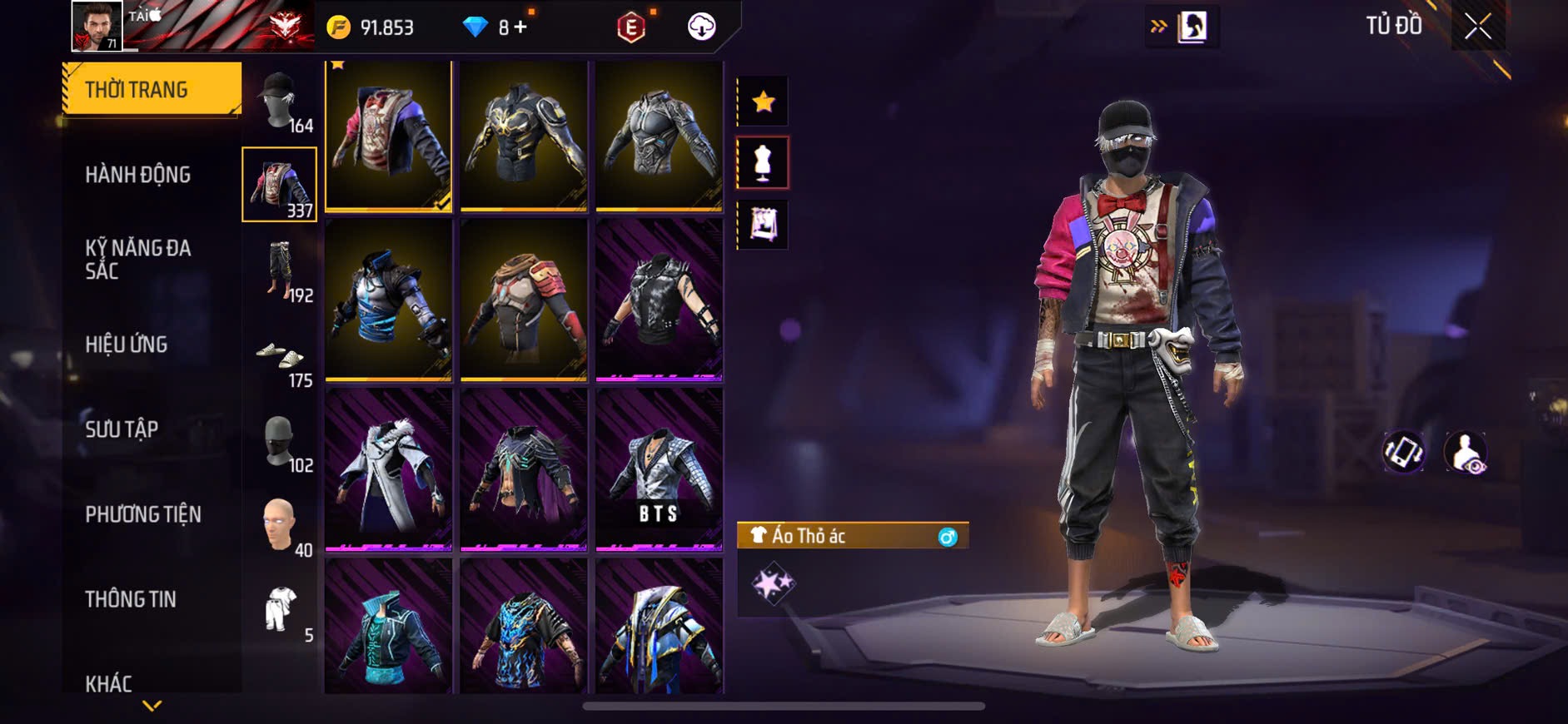Viewport: 1568px width, 724px height.
Task: Select the pants category with 192 items
Action: coord(280,270)
